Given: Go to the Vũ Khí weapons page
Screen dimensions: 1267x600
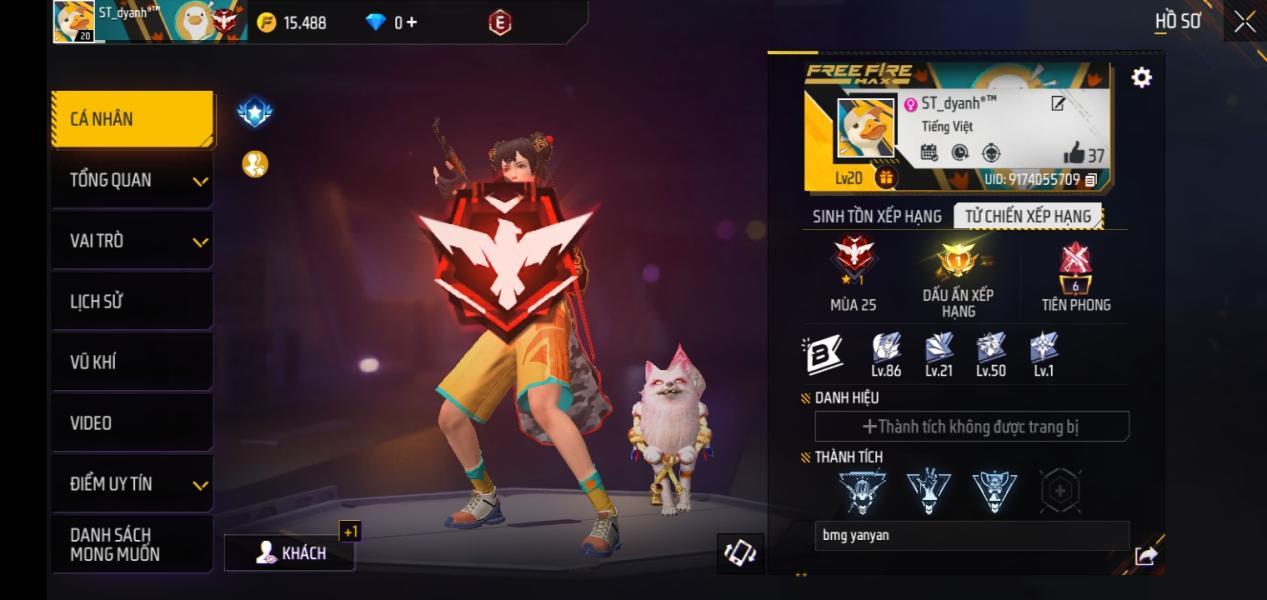Looking at the screenshot, I should [x=132, y=362].
